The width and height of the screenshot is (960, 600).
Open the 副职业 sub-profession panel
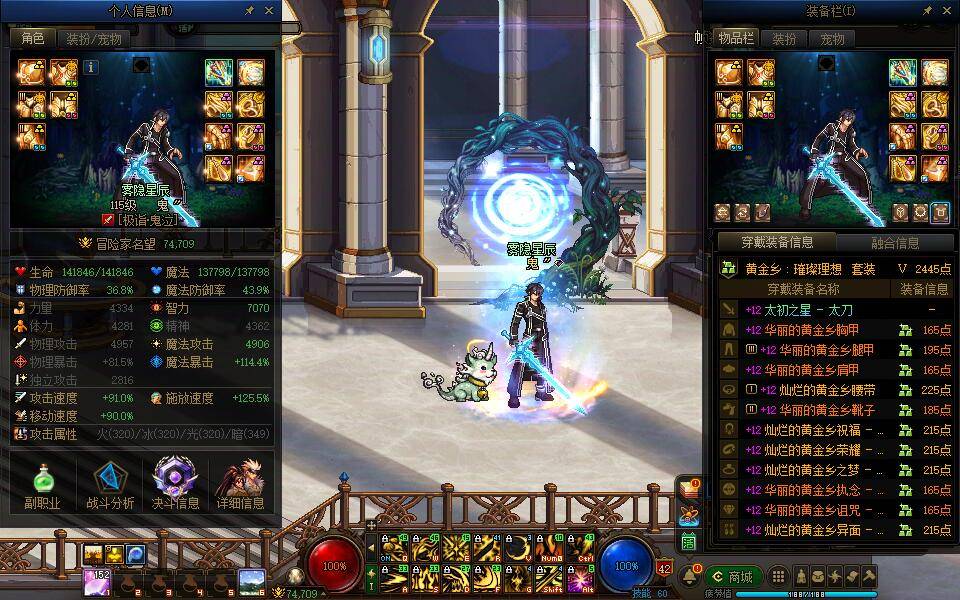tap(42, 484)
